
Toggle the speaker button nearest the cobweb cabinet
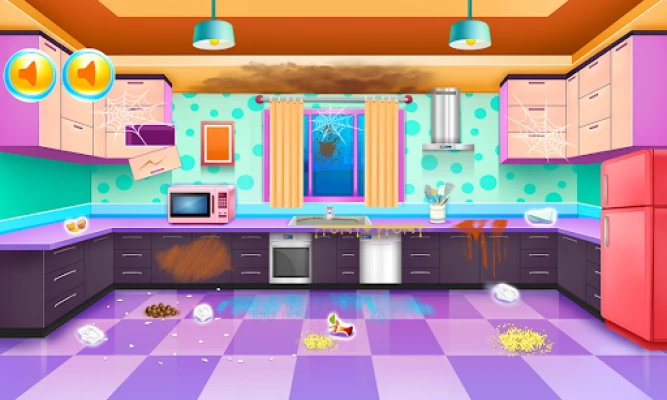(x=88, y=74)
